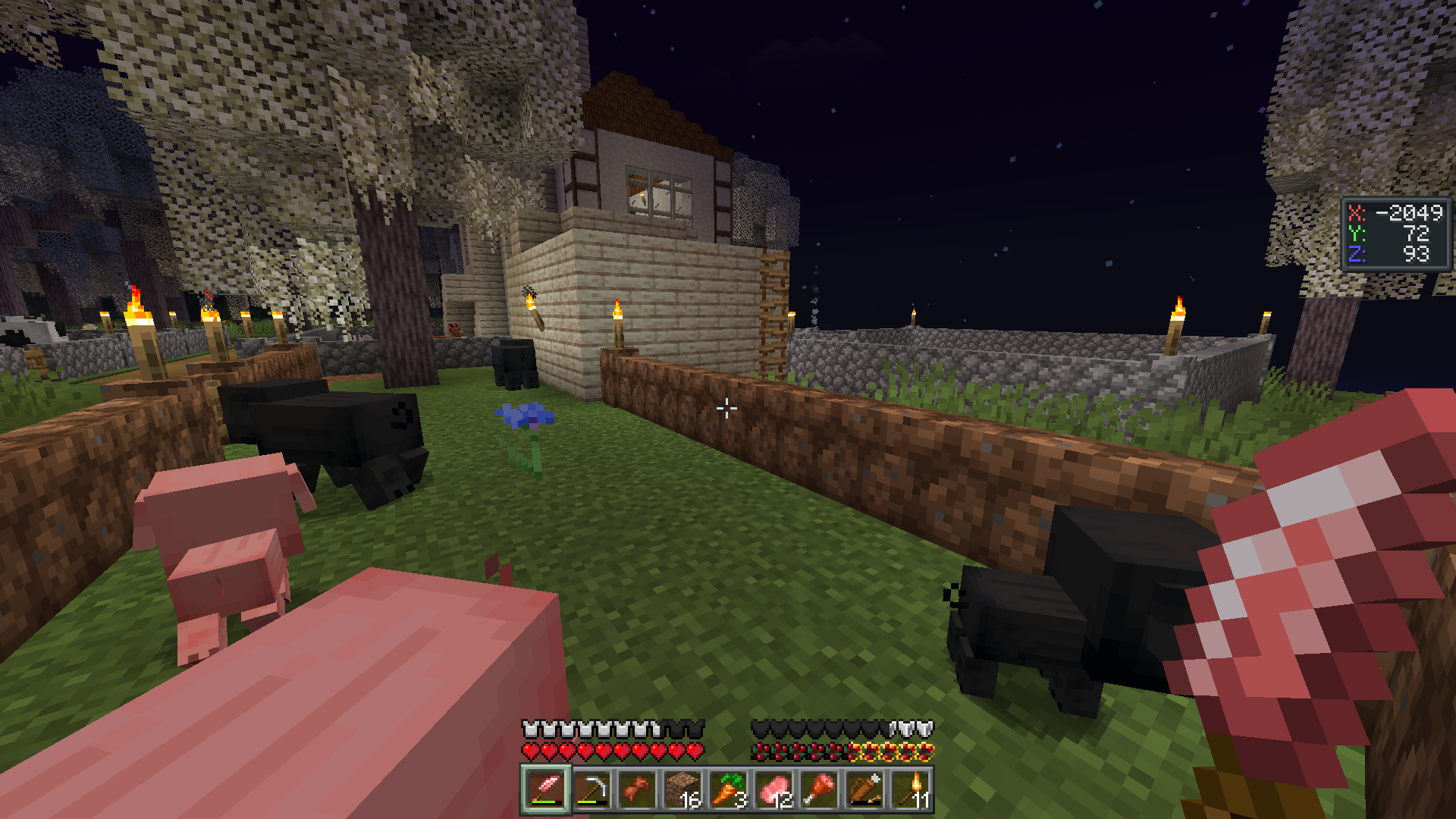Select the raw porkchop stack
1456x819 pixels.
[773, 790]
